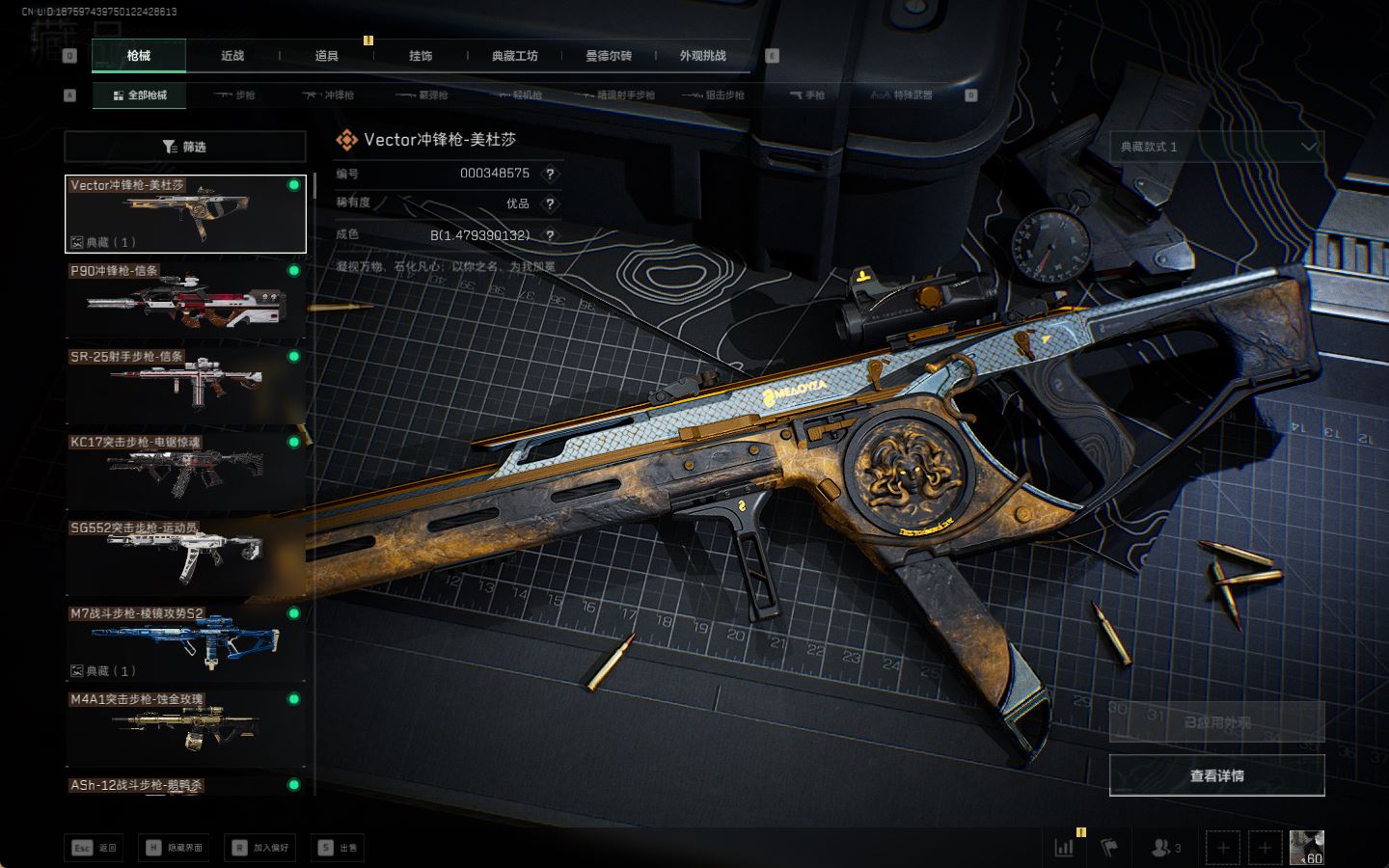This screenshot has width=1389, height=868.
Task: Choose the SR-25射手步枪-信条 skin
Action: pos(184,386)
